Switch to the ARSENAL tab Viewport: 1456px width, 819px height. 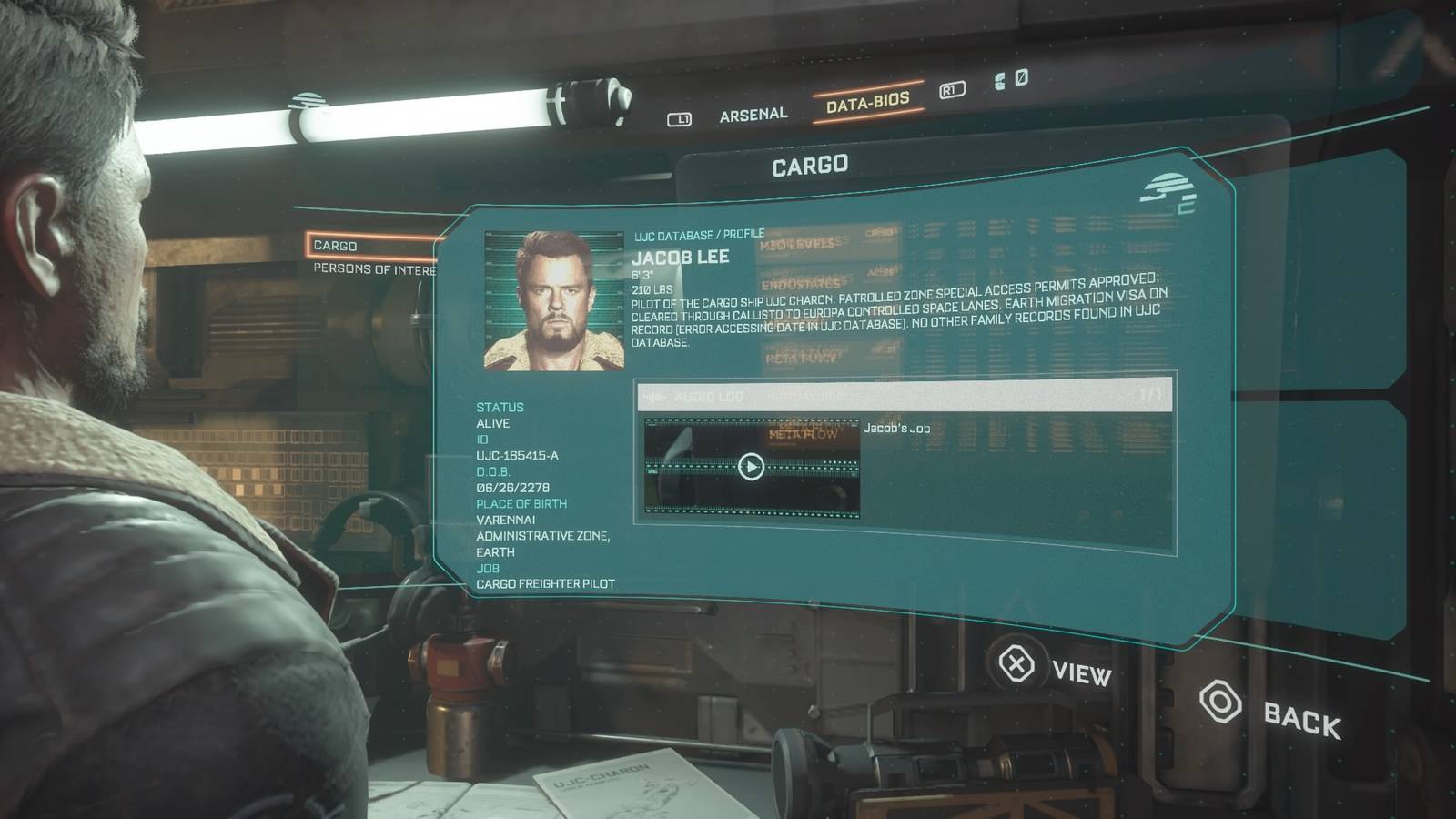753,112
